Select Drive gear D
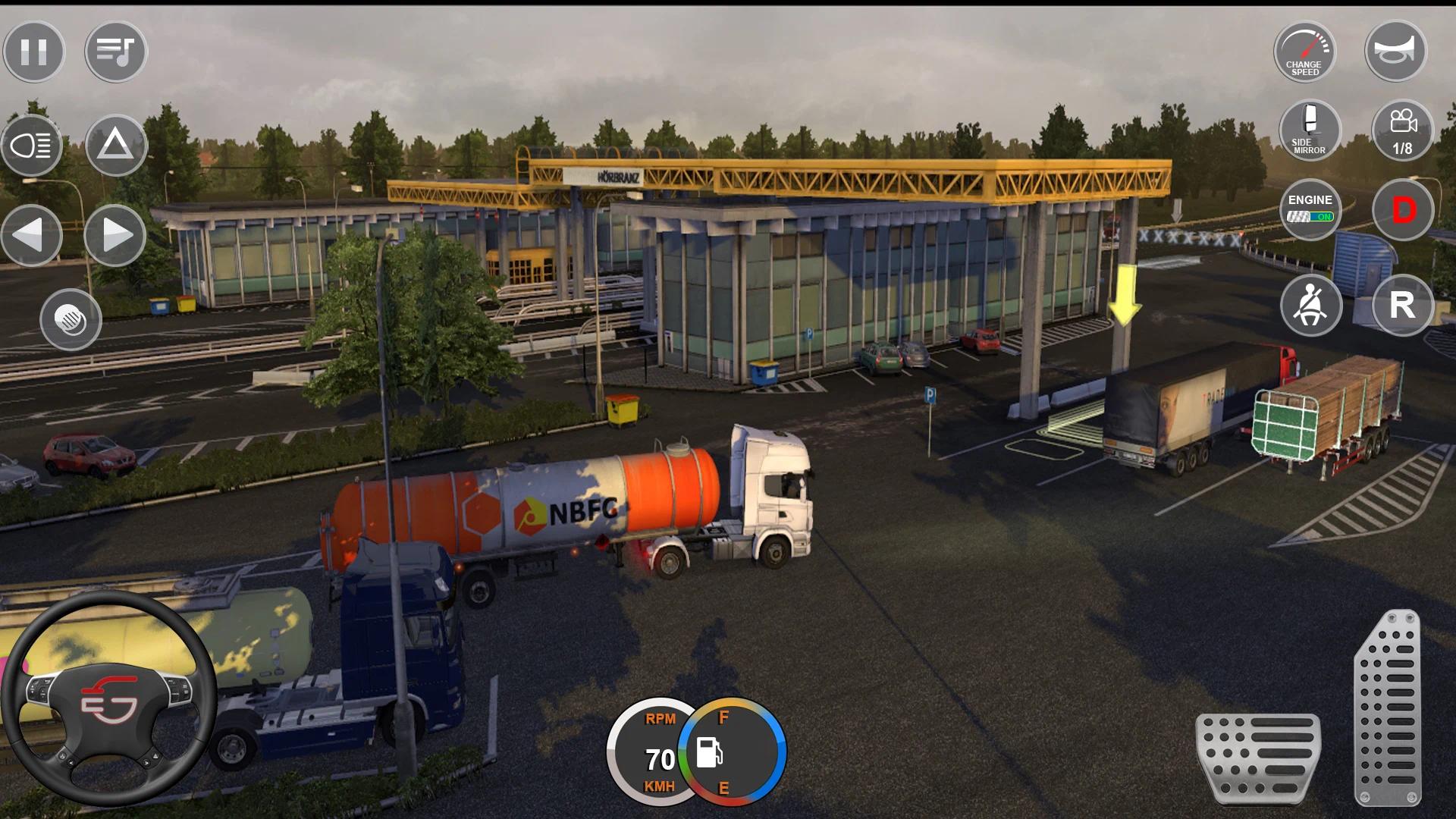Screen dimensions: 1456x819 coord(1403,210)
